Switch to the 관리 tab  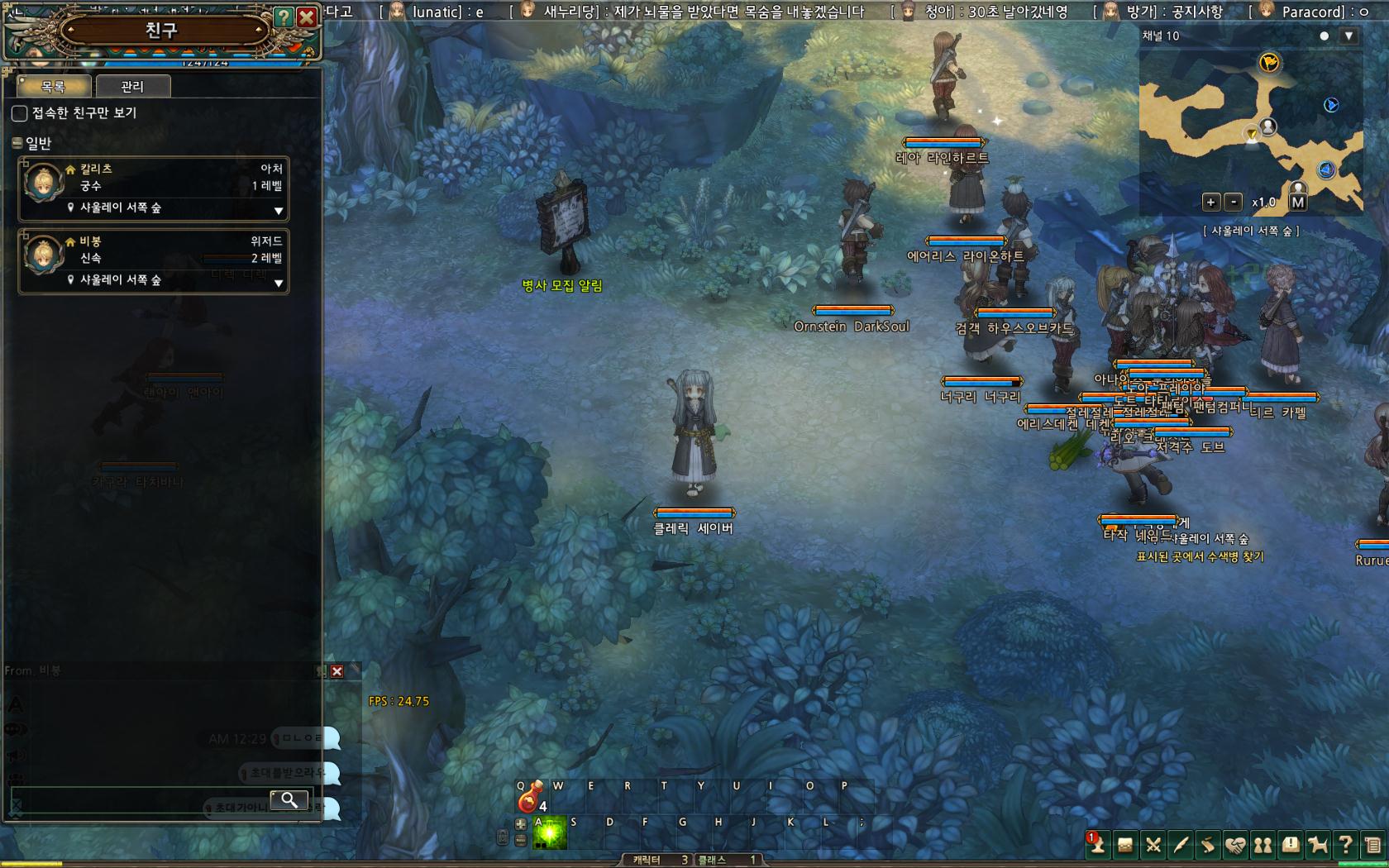click(x=132, y=86)
